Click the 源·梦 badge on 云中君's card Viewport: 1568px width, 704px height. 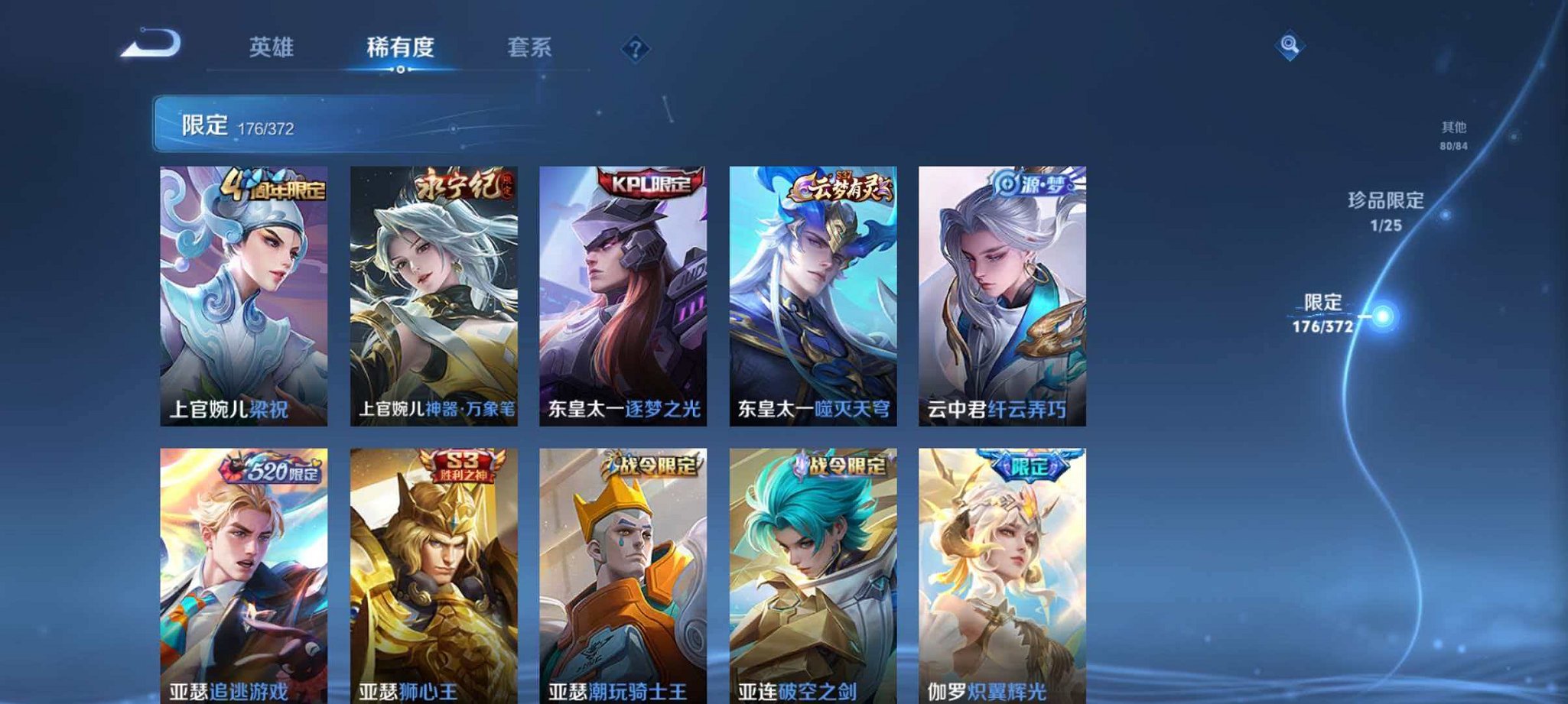(1034, 182)
